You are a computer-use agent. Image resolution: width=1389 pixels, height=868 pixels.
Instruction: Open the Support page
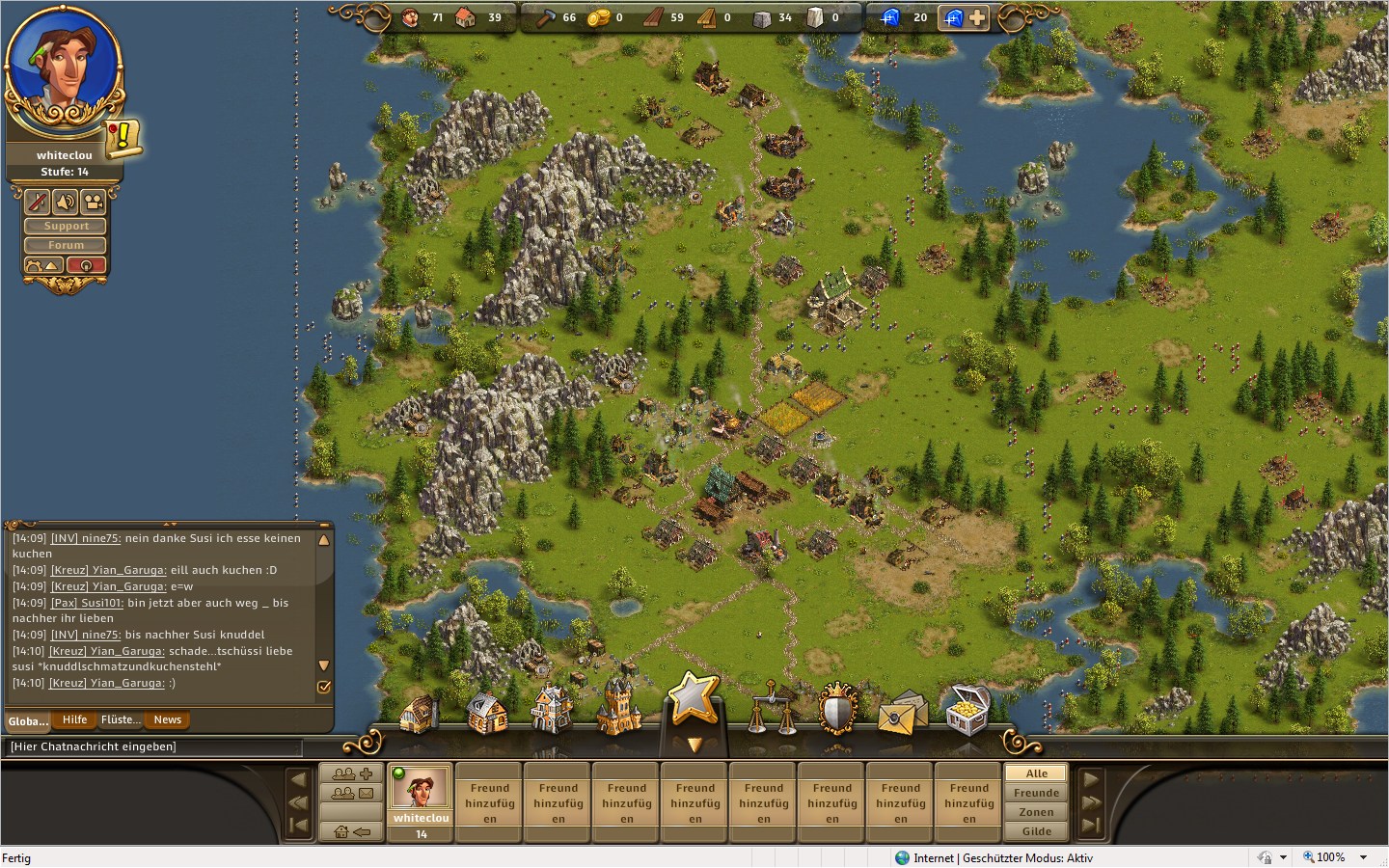pyautogui.click(x=66, y=226)
